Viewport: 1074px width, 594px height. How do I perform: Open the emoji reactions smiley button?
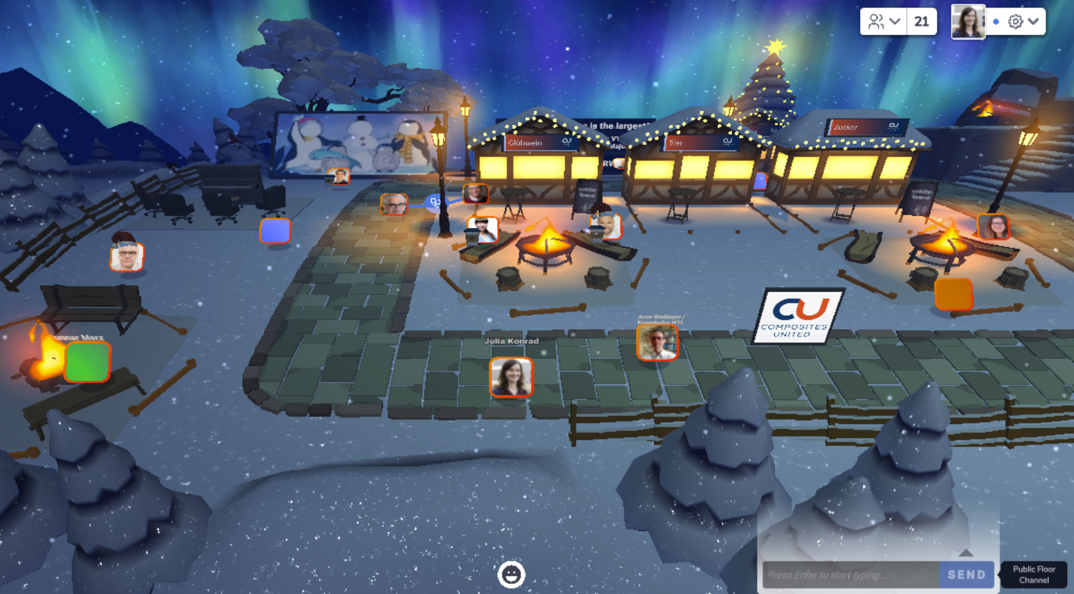[511, 574]
